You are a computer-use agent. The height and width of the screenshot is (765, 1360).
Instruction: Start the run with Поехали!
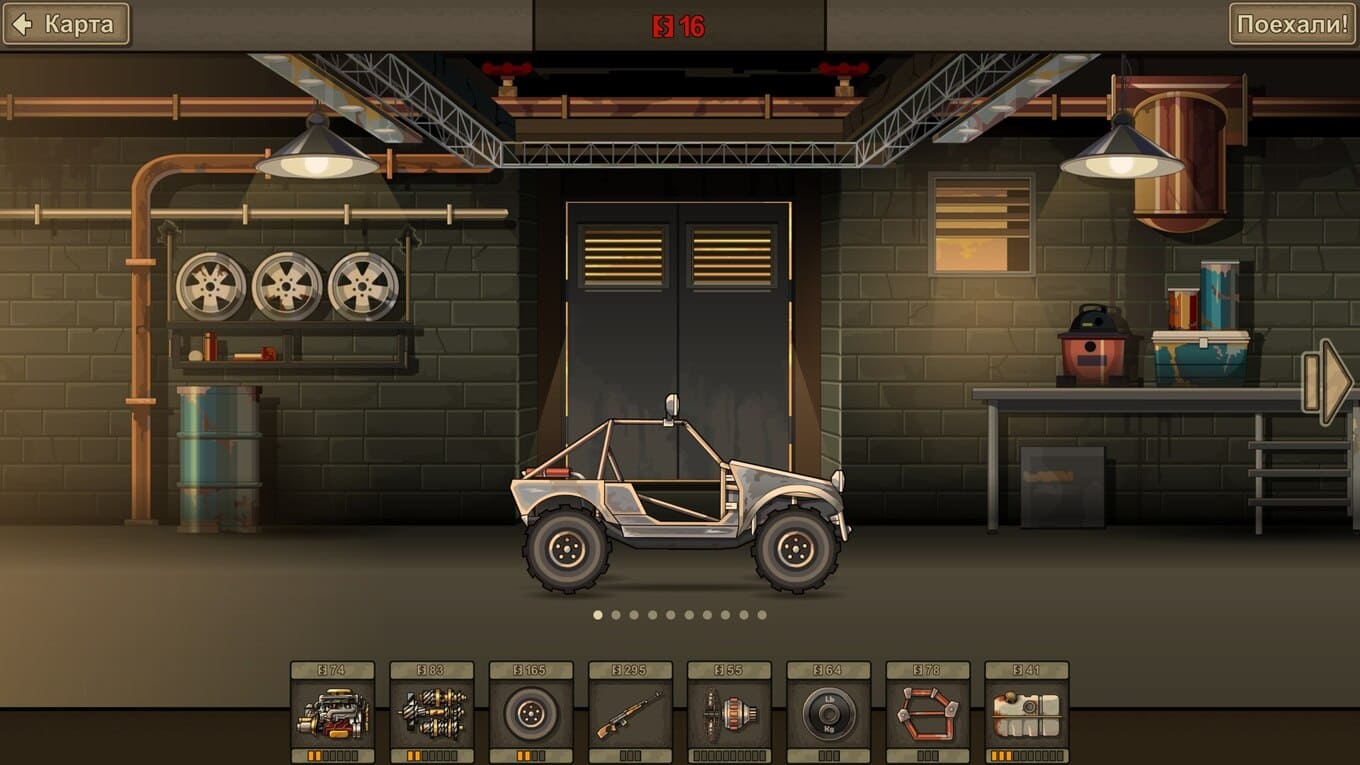[x=1293, y=24]
